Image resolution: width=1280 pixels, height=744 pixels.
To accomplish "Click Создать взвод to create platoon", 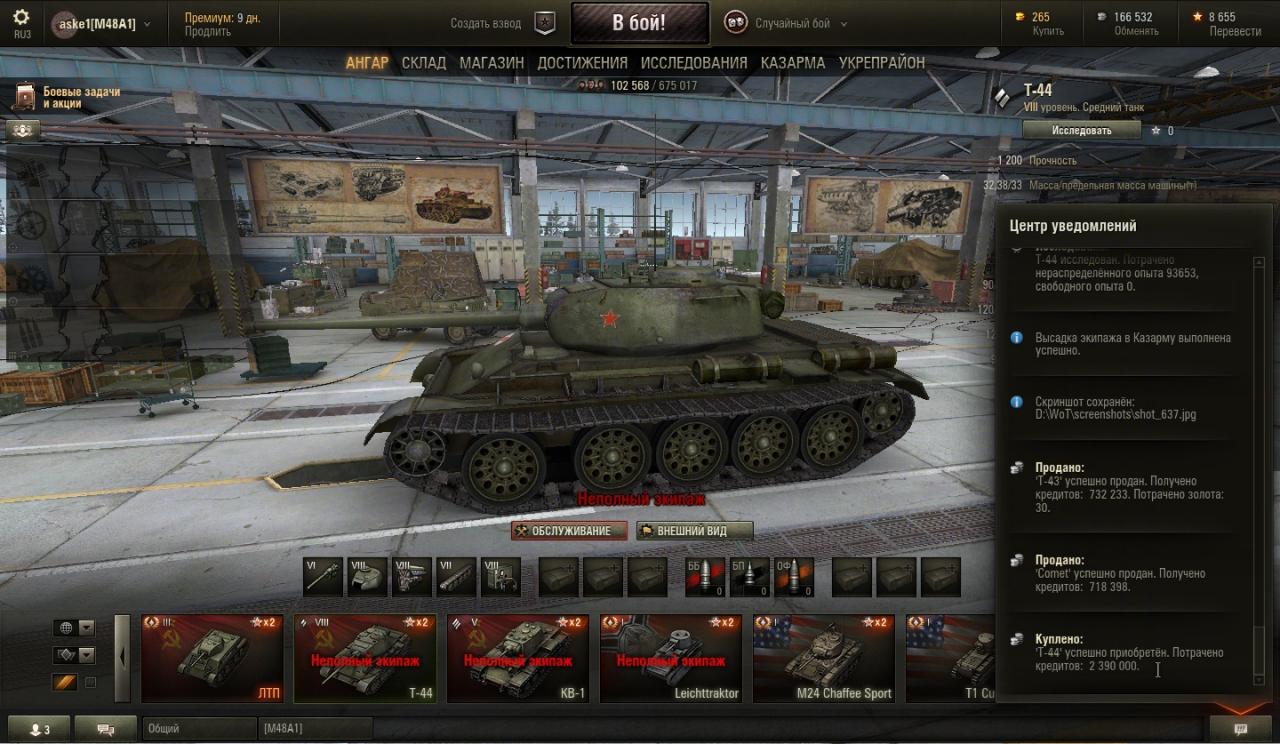I will (x=485, y=23).
